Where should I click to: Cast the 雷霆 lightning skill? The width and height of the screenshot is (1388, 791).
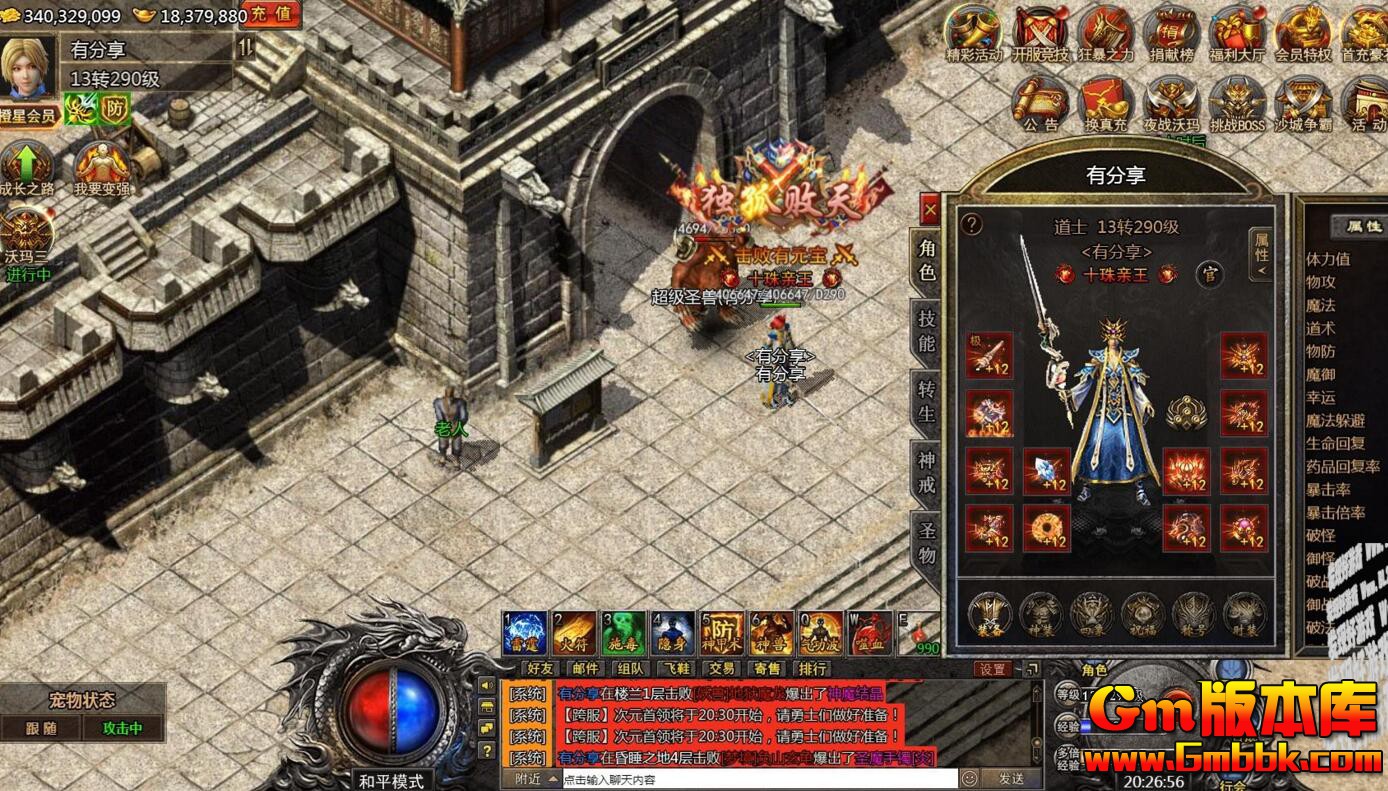tap(525, 632)
